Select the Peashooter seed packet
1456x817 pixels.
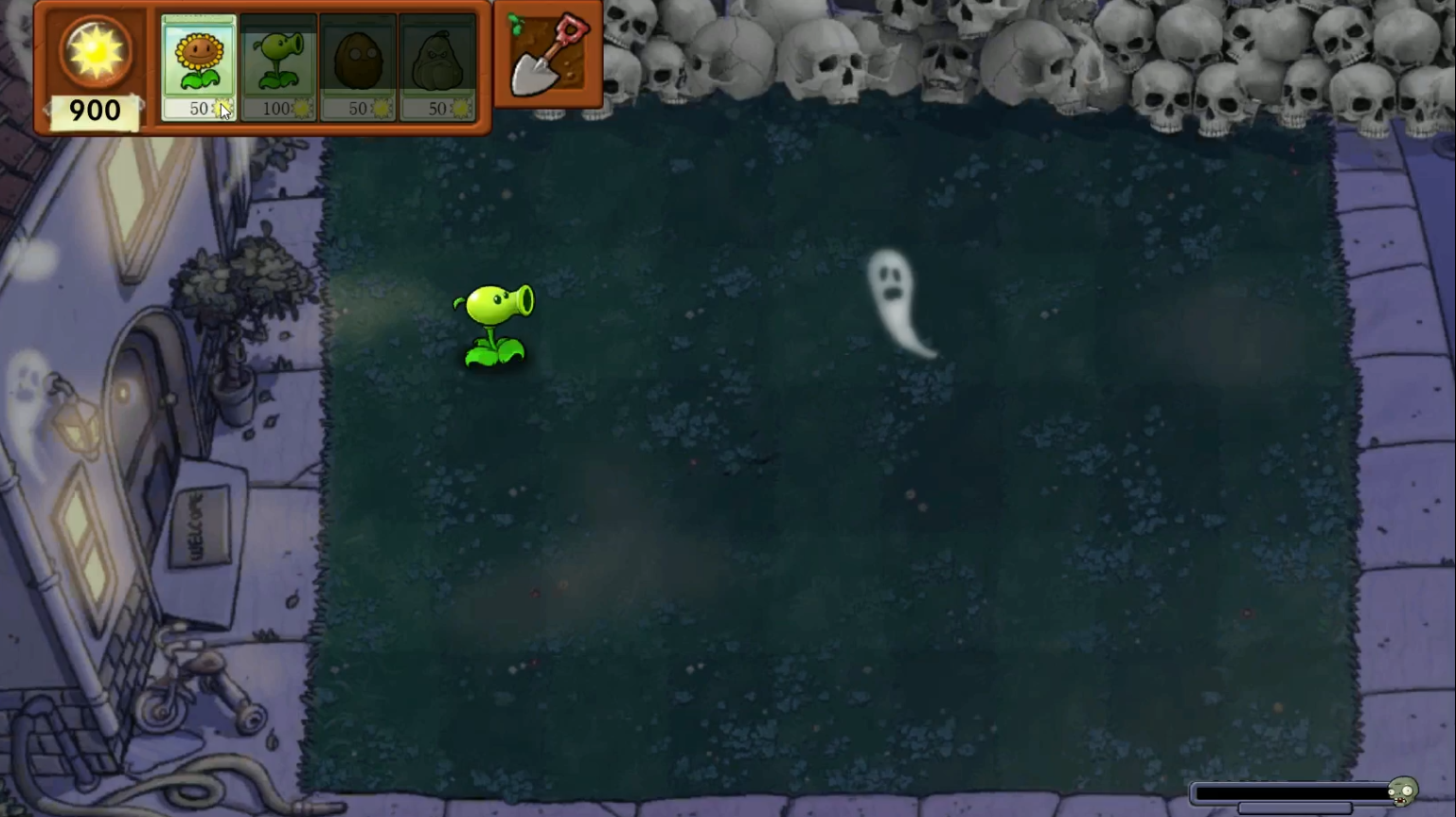tap(277, 59)
